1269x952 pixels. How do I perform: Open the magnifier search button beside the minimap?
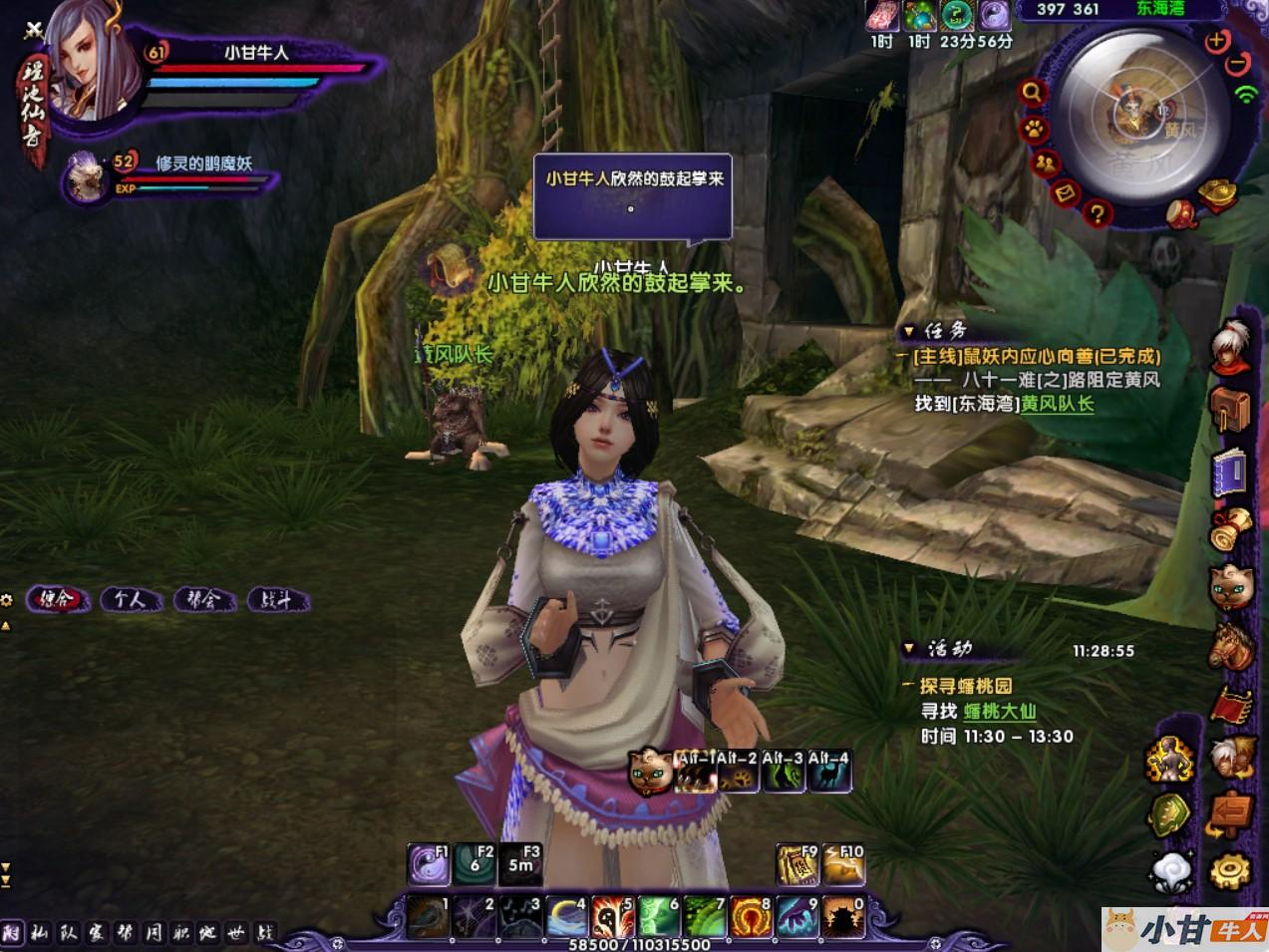click(1033, 93)
